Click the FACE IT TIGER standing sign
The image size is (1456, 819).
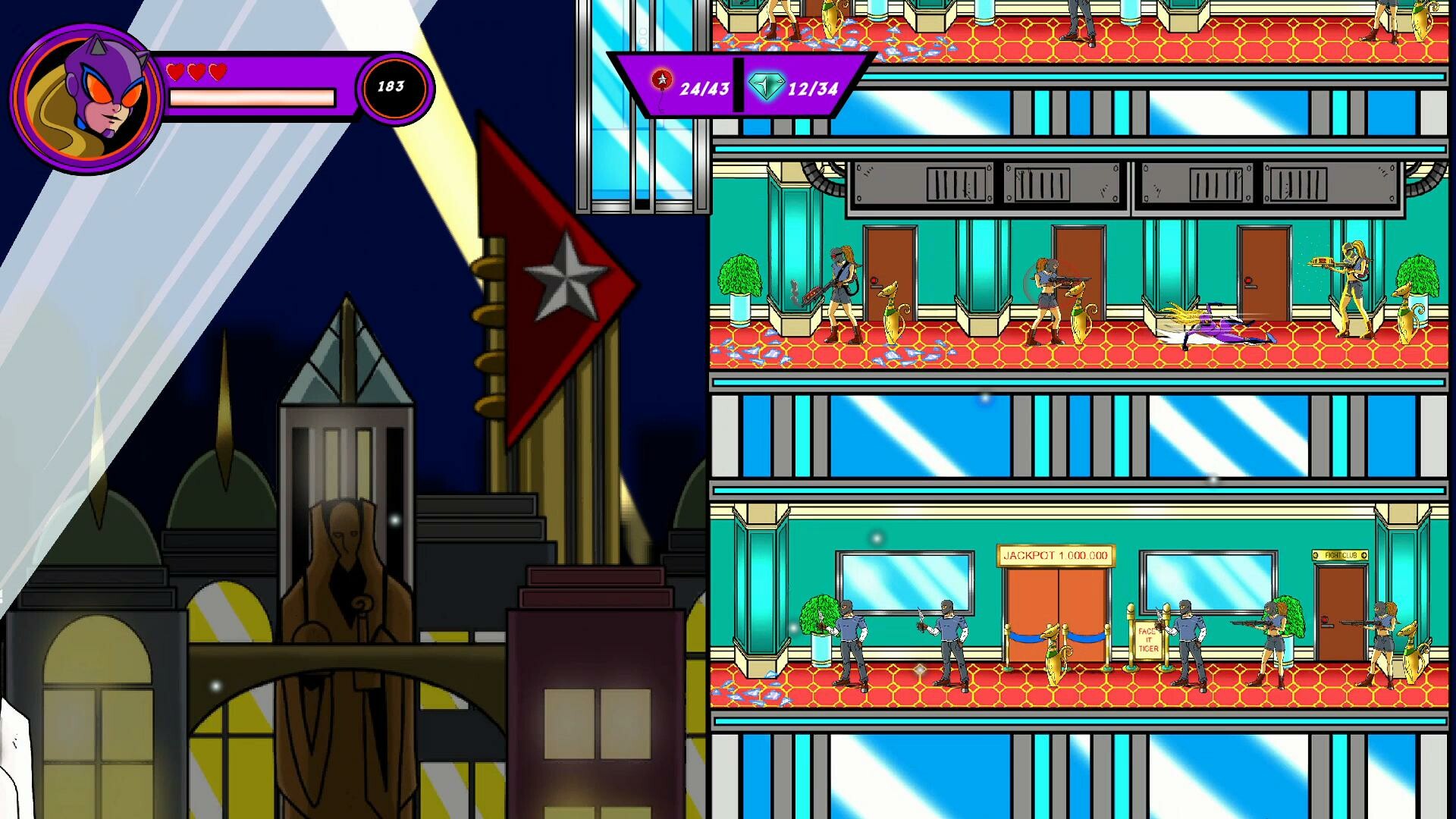click(1147, 639)
